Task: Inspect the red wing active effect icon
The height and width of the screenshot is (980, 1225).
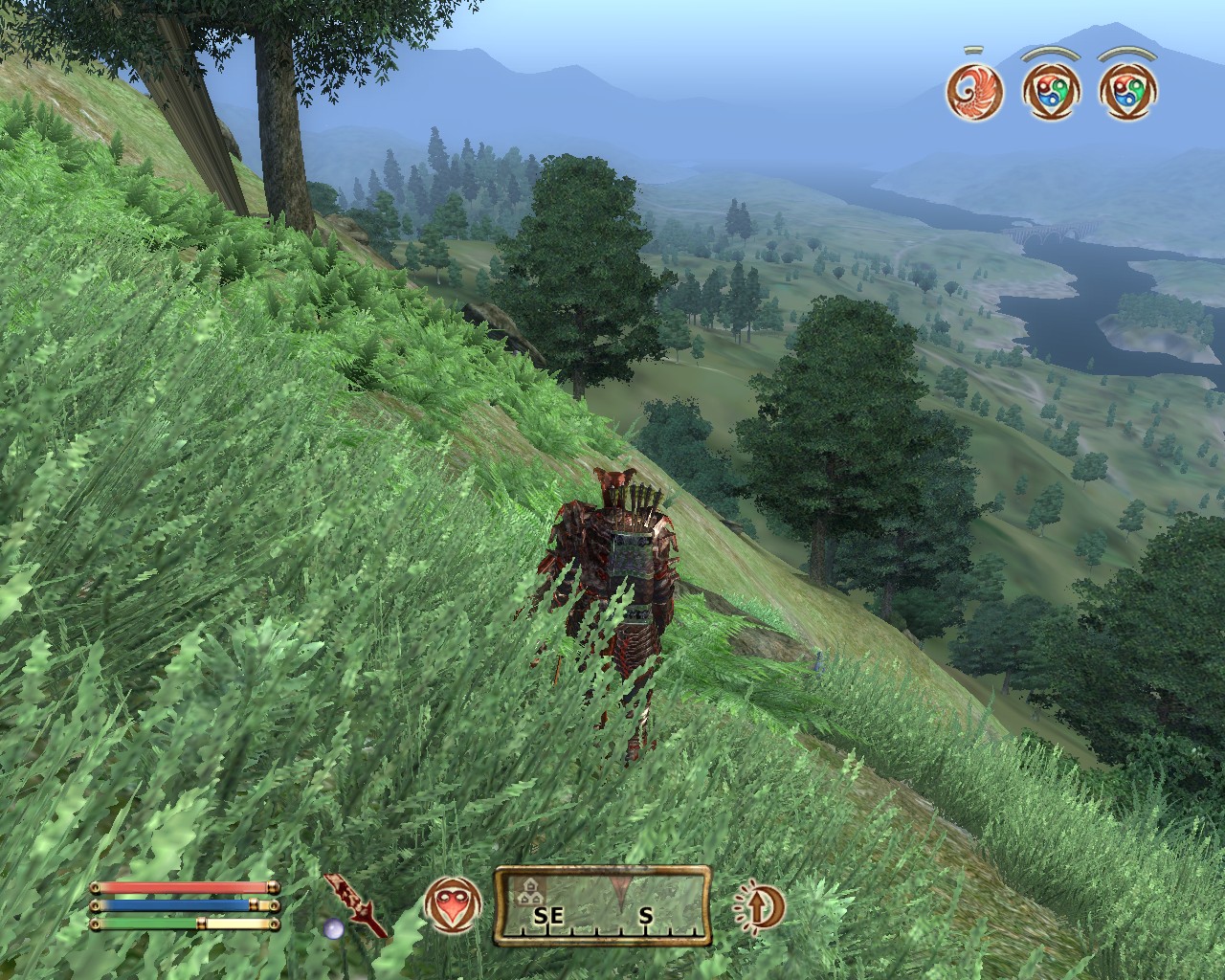Action: (x=970, y=90)
